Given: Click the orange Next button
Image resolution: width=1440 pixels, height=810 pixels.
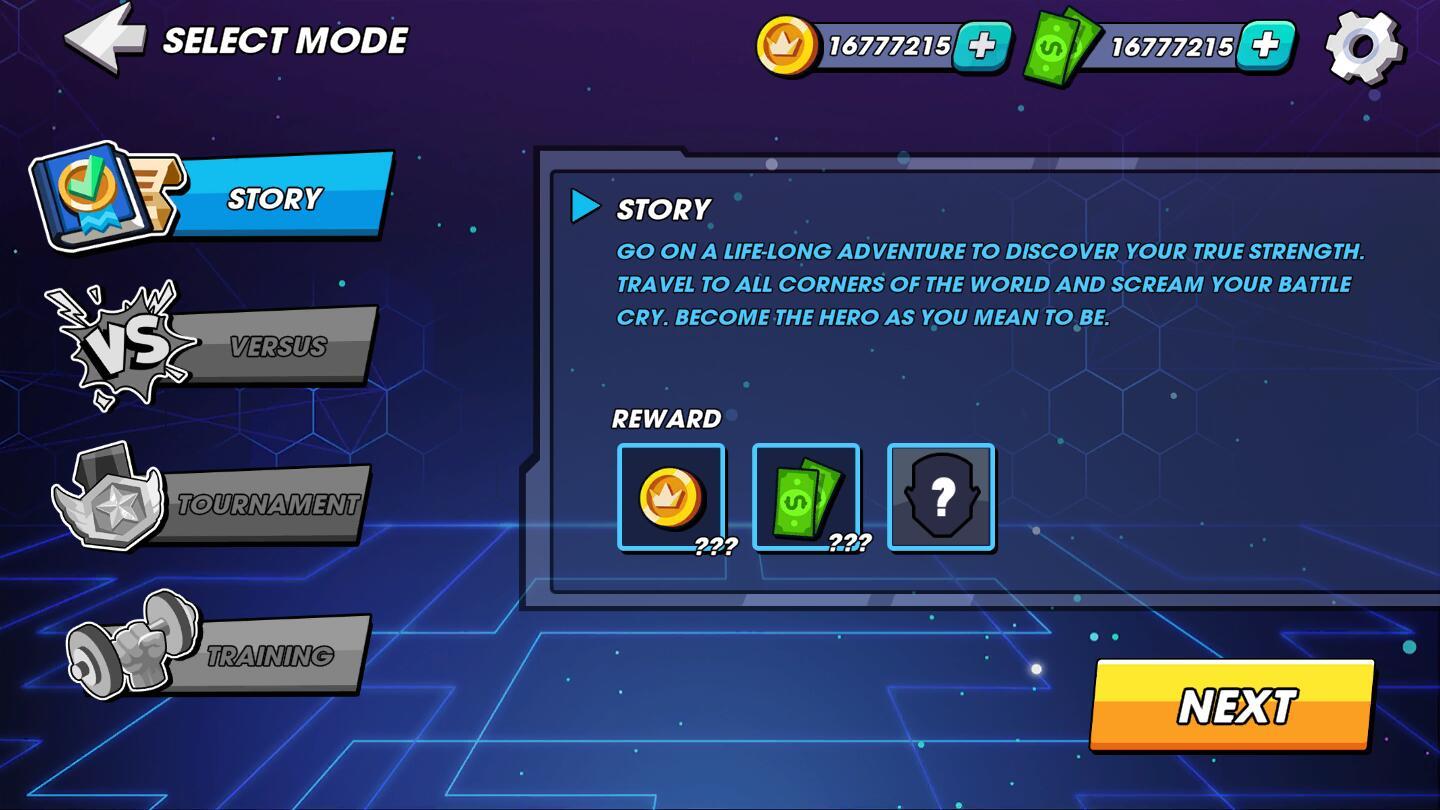Looking at the screenshot, I should pyautogui.click(x=1234, y=706).
